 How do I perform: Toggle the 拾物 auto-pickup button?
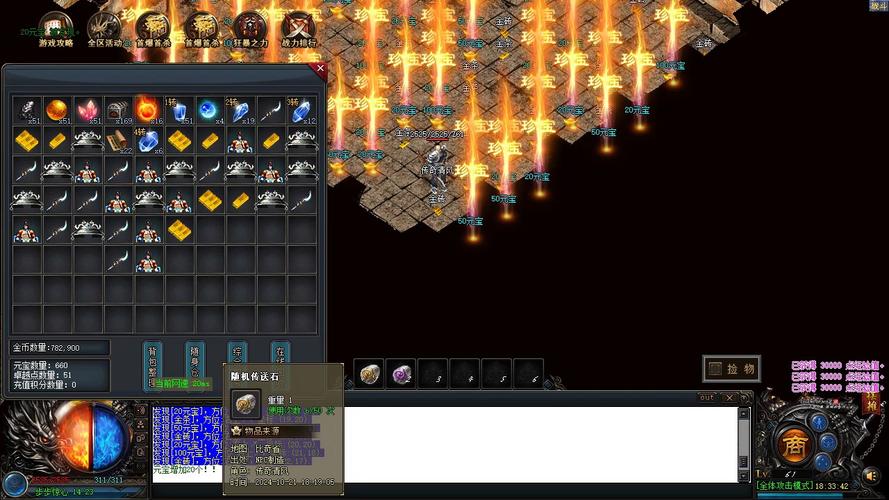731,369
